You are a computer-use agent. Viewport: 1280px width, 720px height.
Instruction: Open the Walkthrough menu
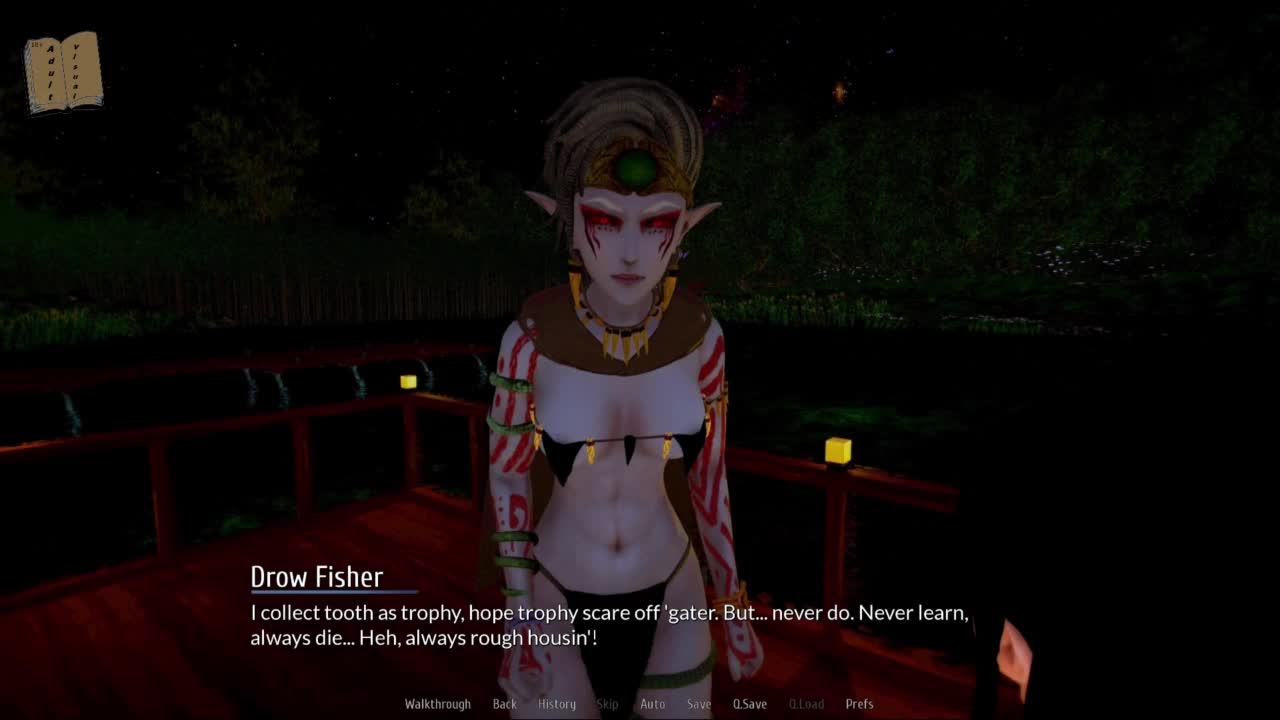(x=437, y=704)
